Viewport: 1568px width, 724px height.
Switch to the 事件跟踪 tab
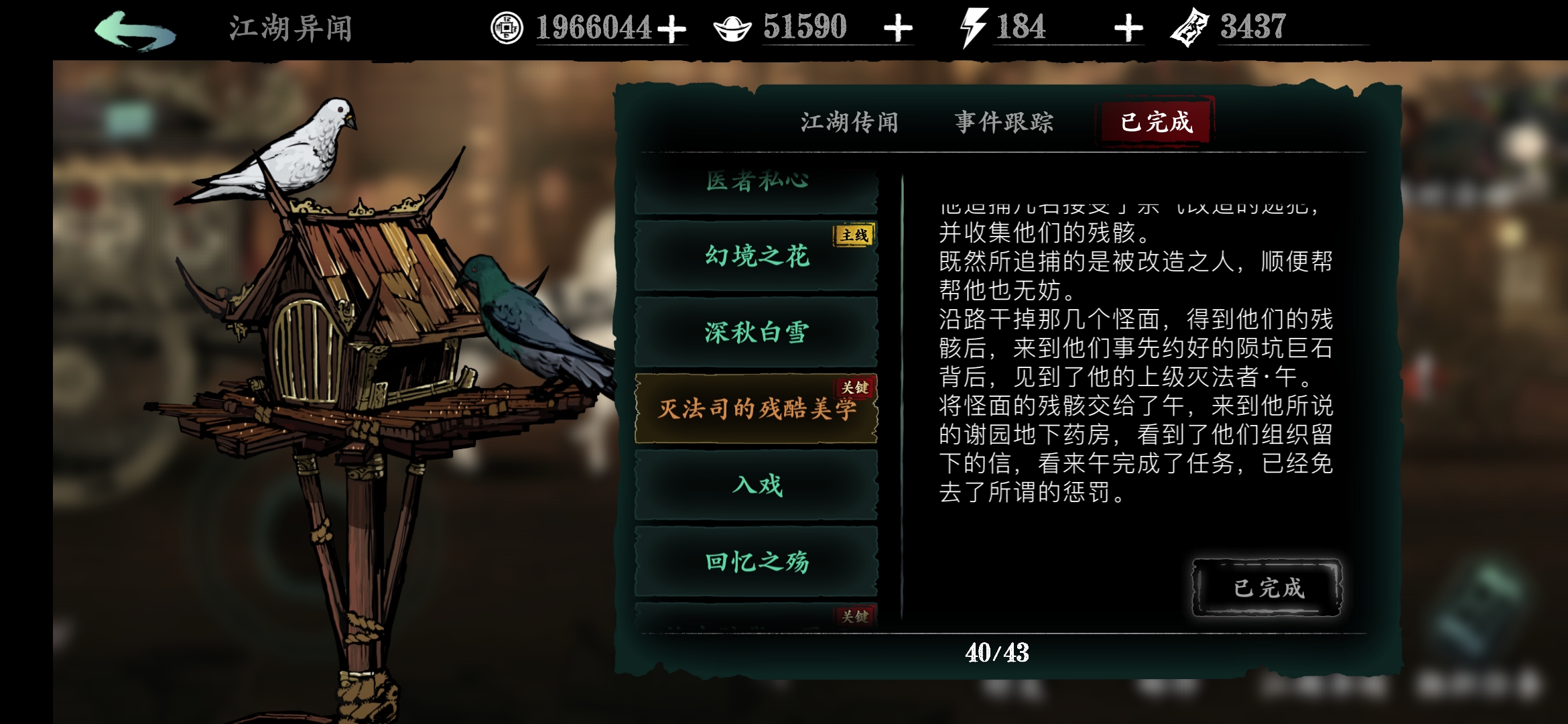point(1004,122)
